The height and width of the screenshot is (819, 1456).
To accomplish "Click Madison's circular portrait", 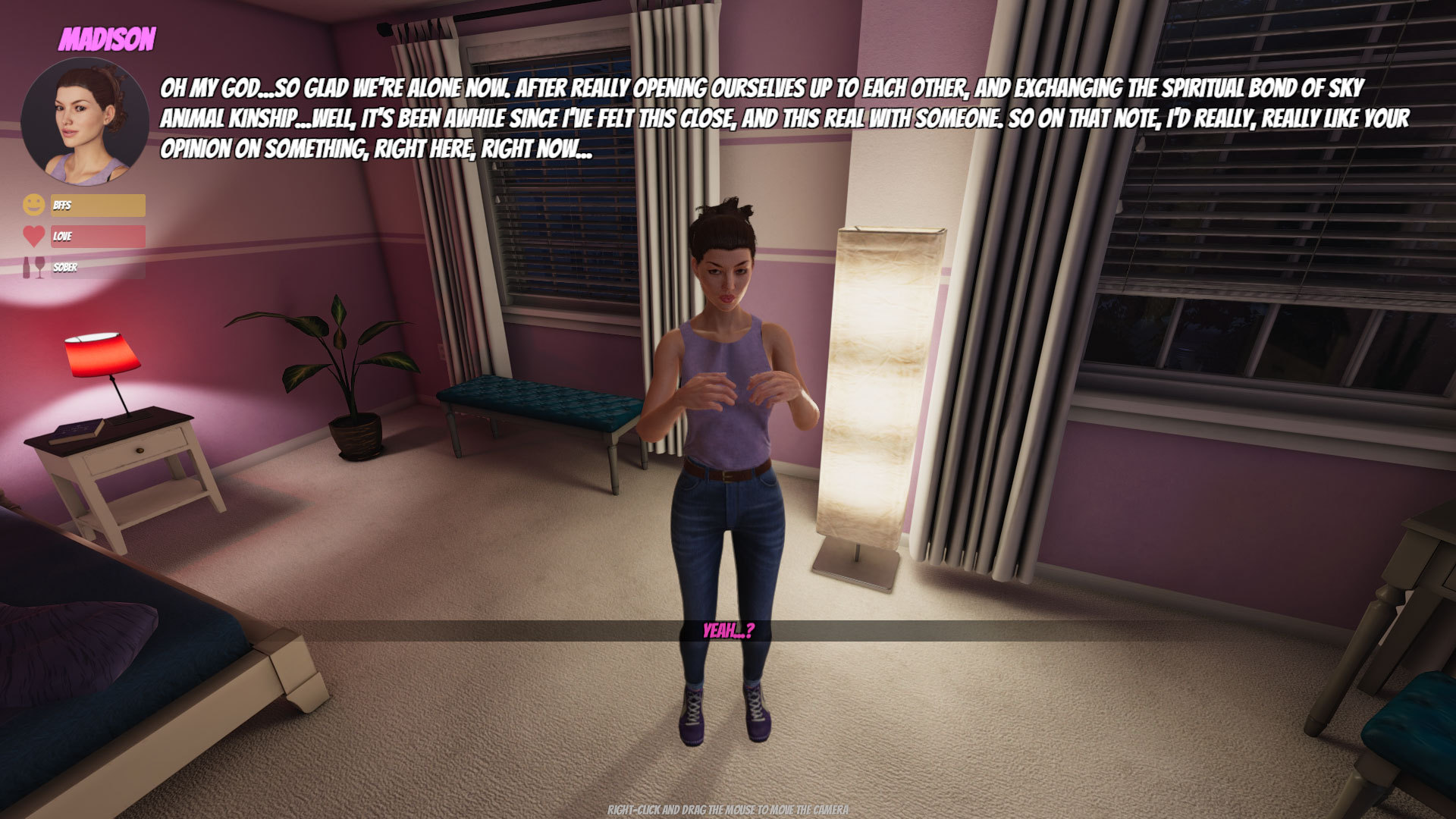I will tap(85, 121).
